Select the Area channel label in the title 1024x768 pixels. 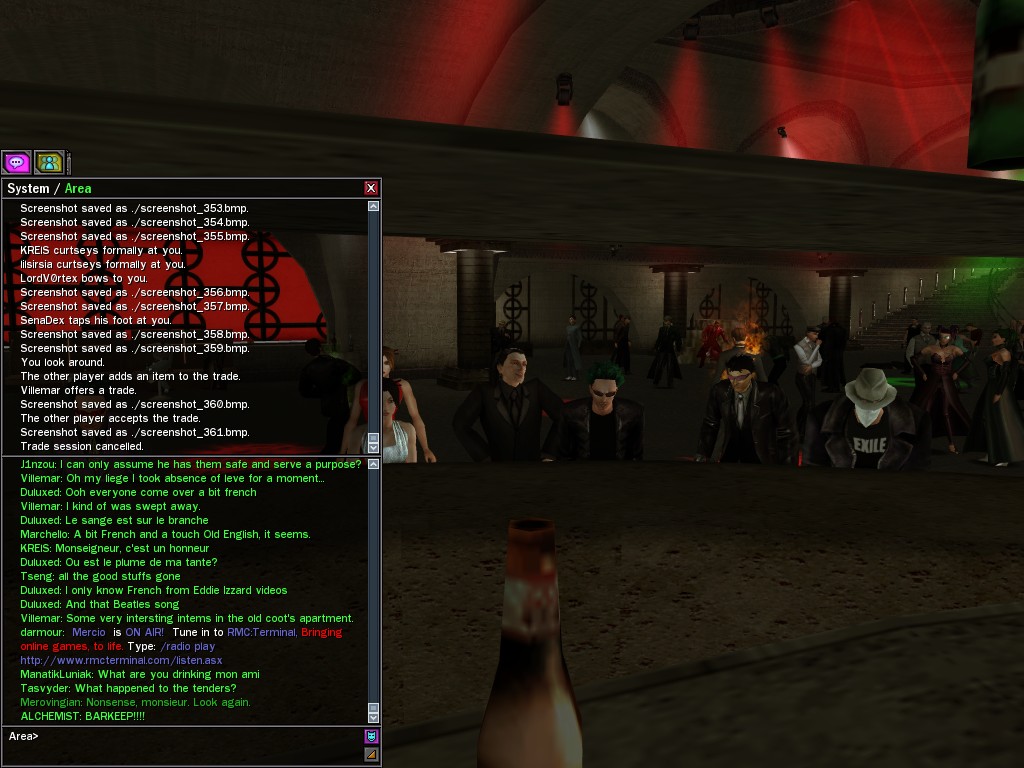[x=78, y=188]
